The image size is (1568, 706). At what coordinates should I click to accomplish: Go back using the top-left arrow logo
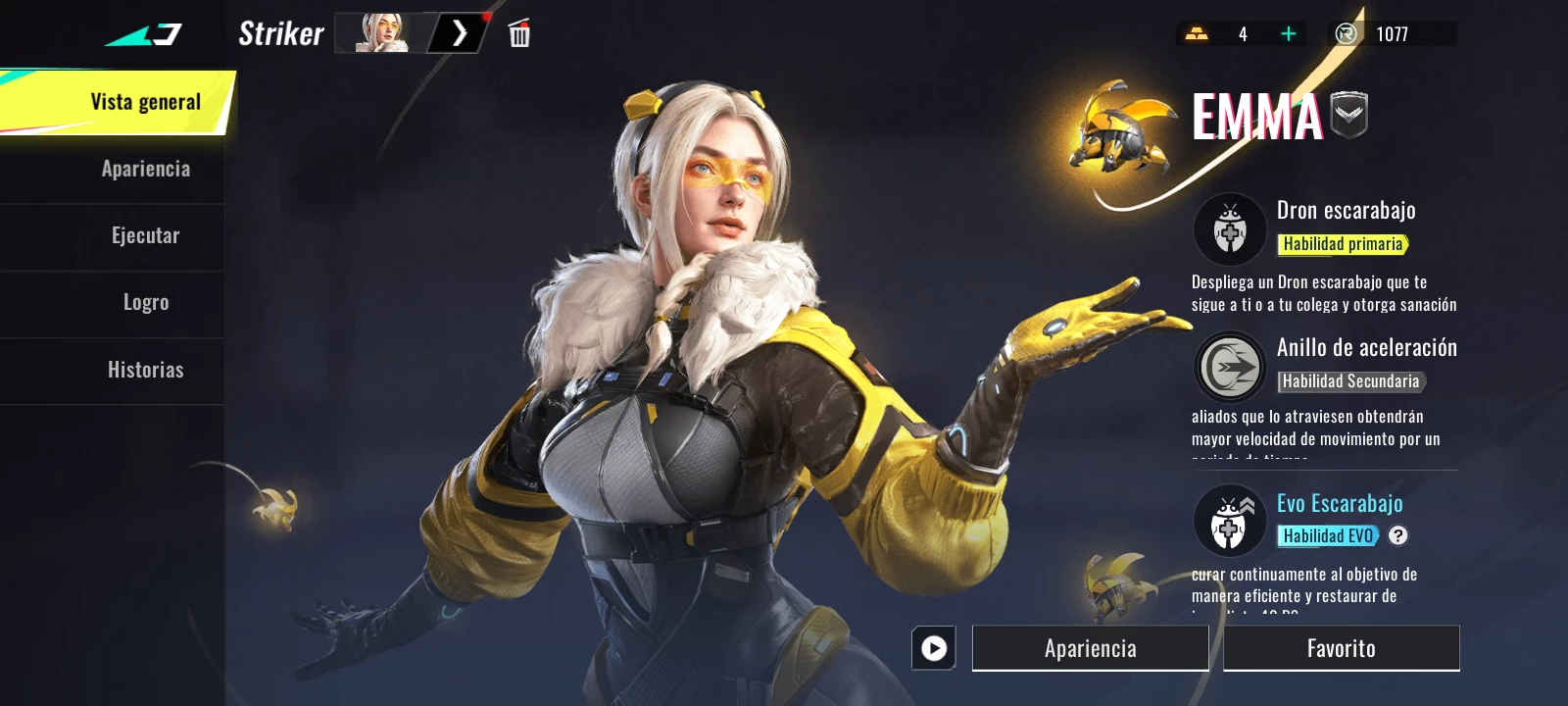coord(143,35)
